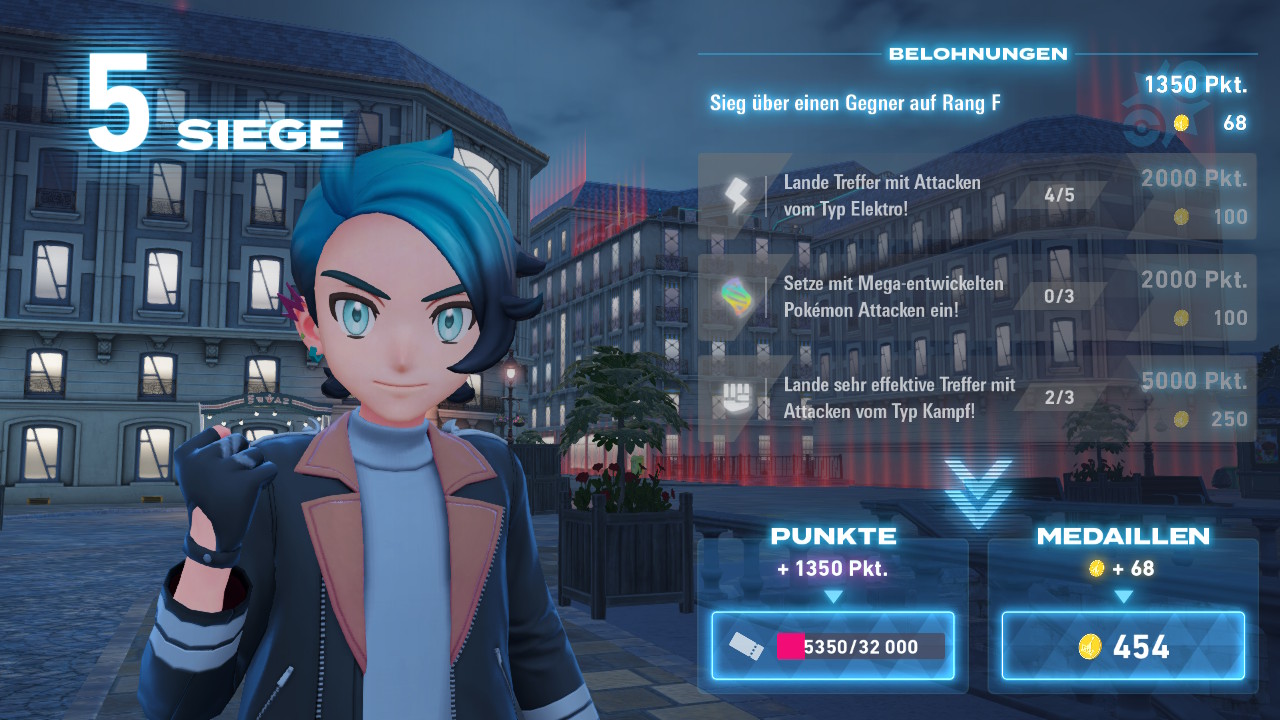Select the Sieg über einen Gegner reward row
The width and height of the screenshot is (1280, 720).
pos(975,104)
